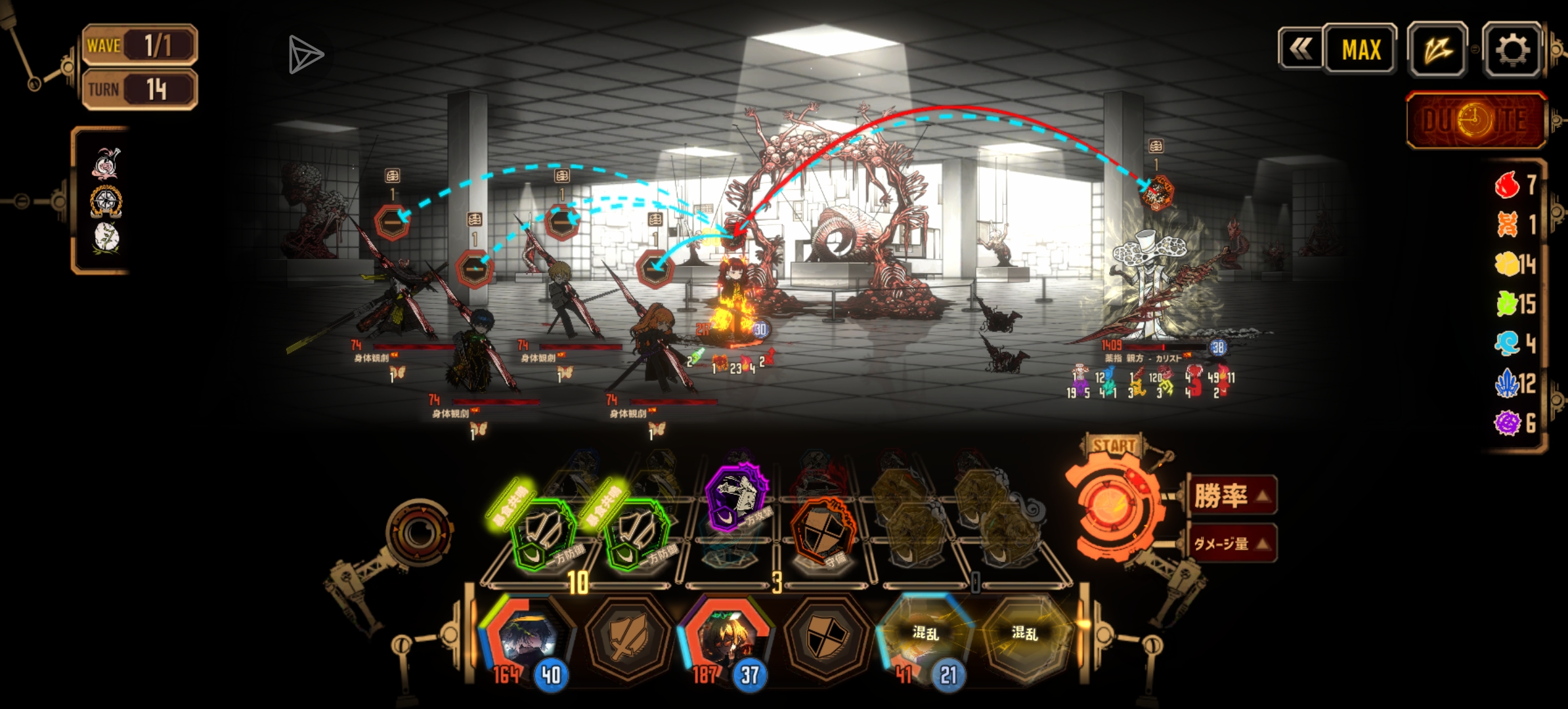Inspect the compass emblem in left panel

(x=106, y=202)
